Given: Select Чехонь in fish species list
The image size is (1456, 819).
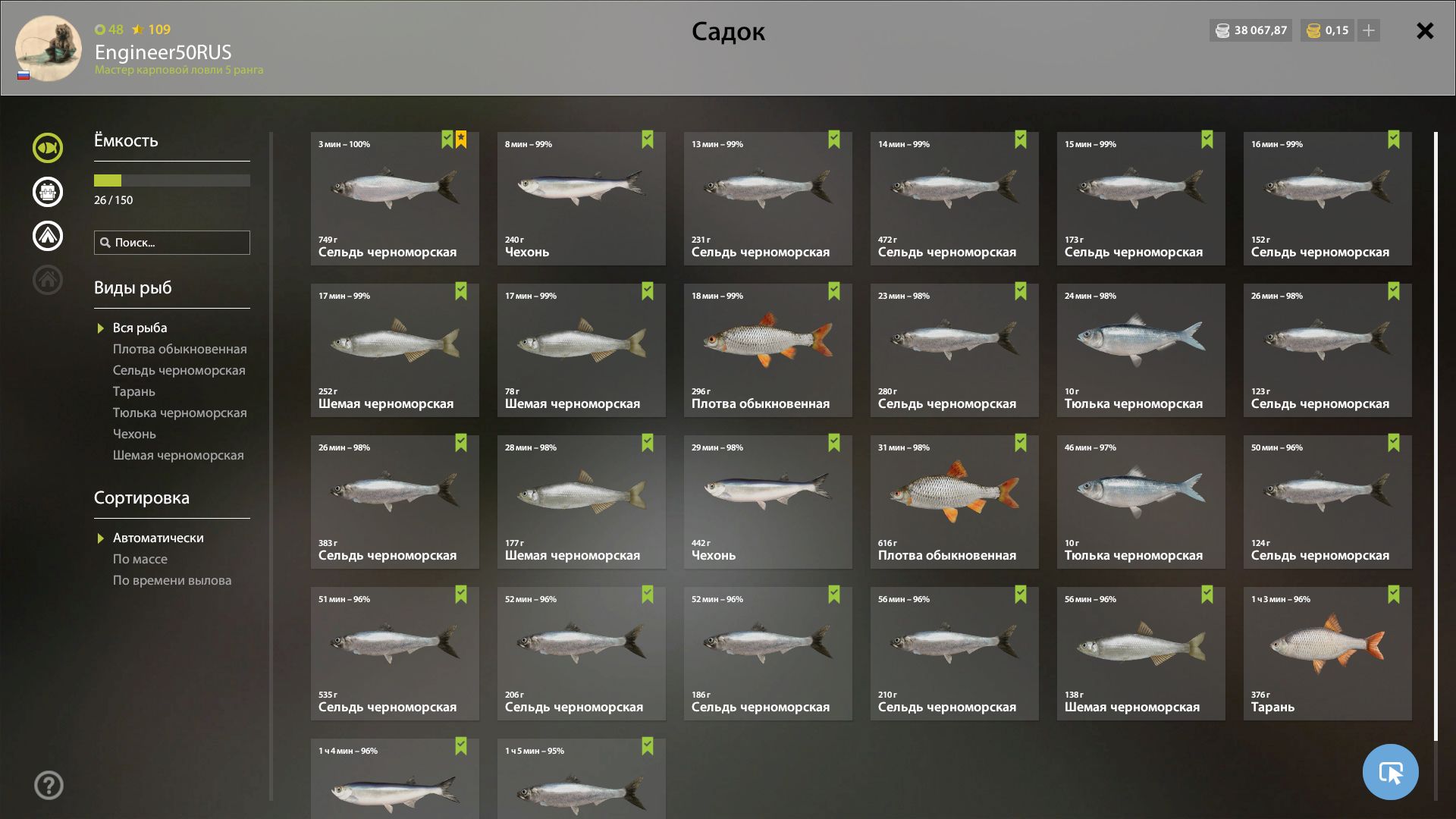Looking at the screenshot, I should (134, 435).
